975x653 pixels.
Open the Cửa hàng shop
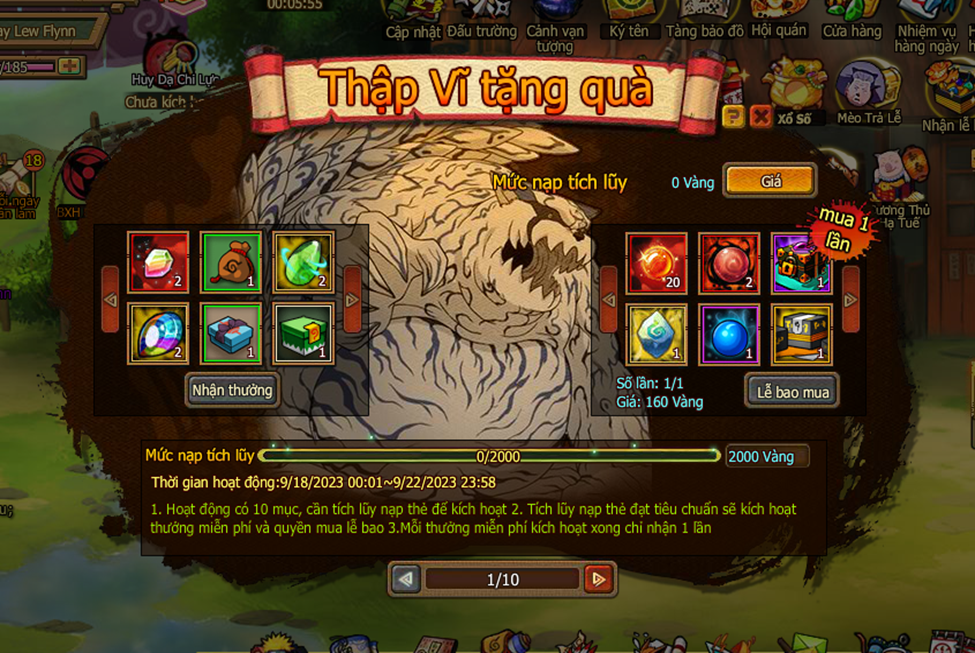[852, 18]
